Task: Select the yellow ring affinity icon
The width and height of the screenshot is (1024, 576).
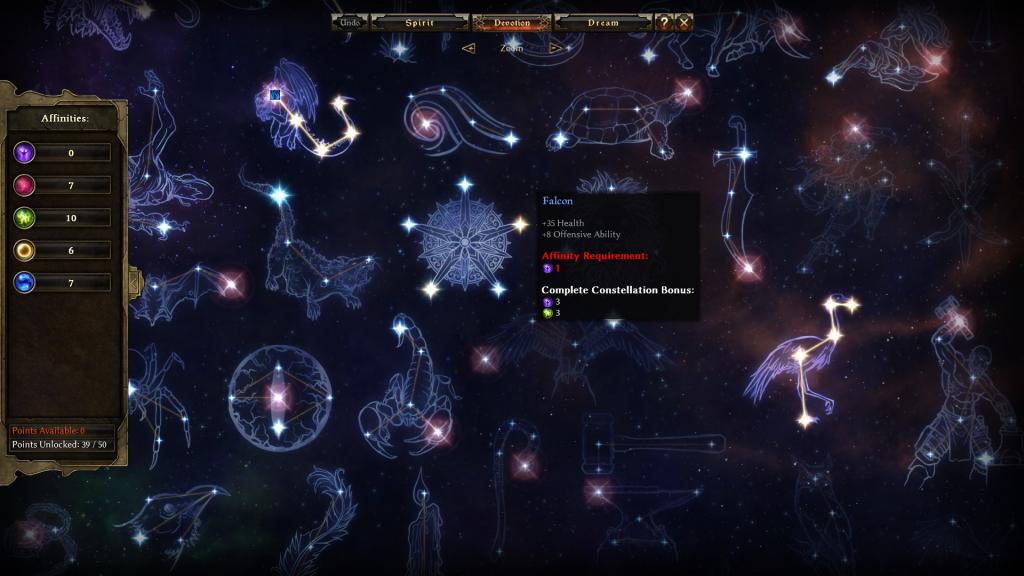Action: pos(25,250)
